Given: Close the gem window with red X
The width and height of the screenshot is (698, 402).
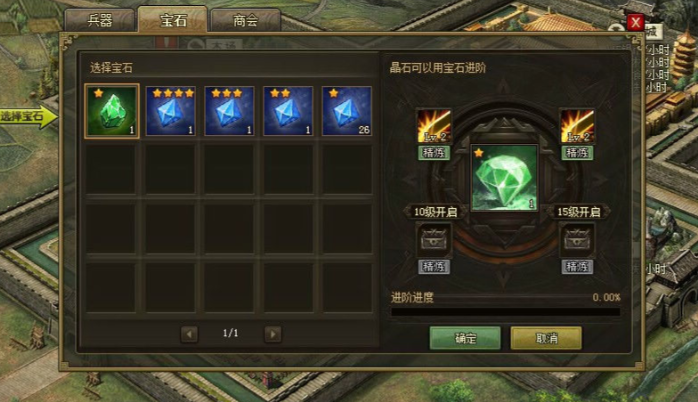Looking at the screenshot, I should (635, 22).
